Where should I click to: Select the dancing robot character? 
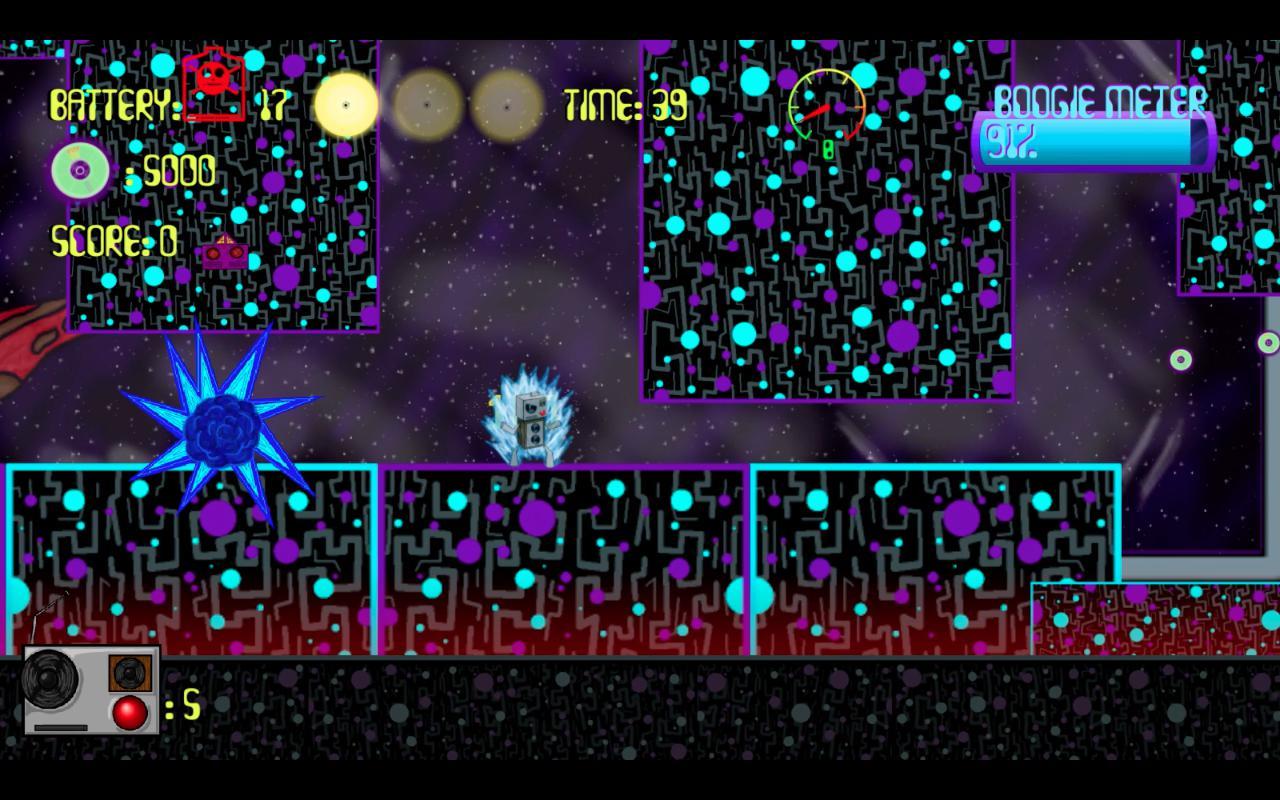(x=530, y=420)
